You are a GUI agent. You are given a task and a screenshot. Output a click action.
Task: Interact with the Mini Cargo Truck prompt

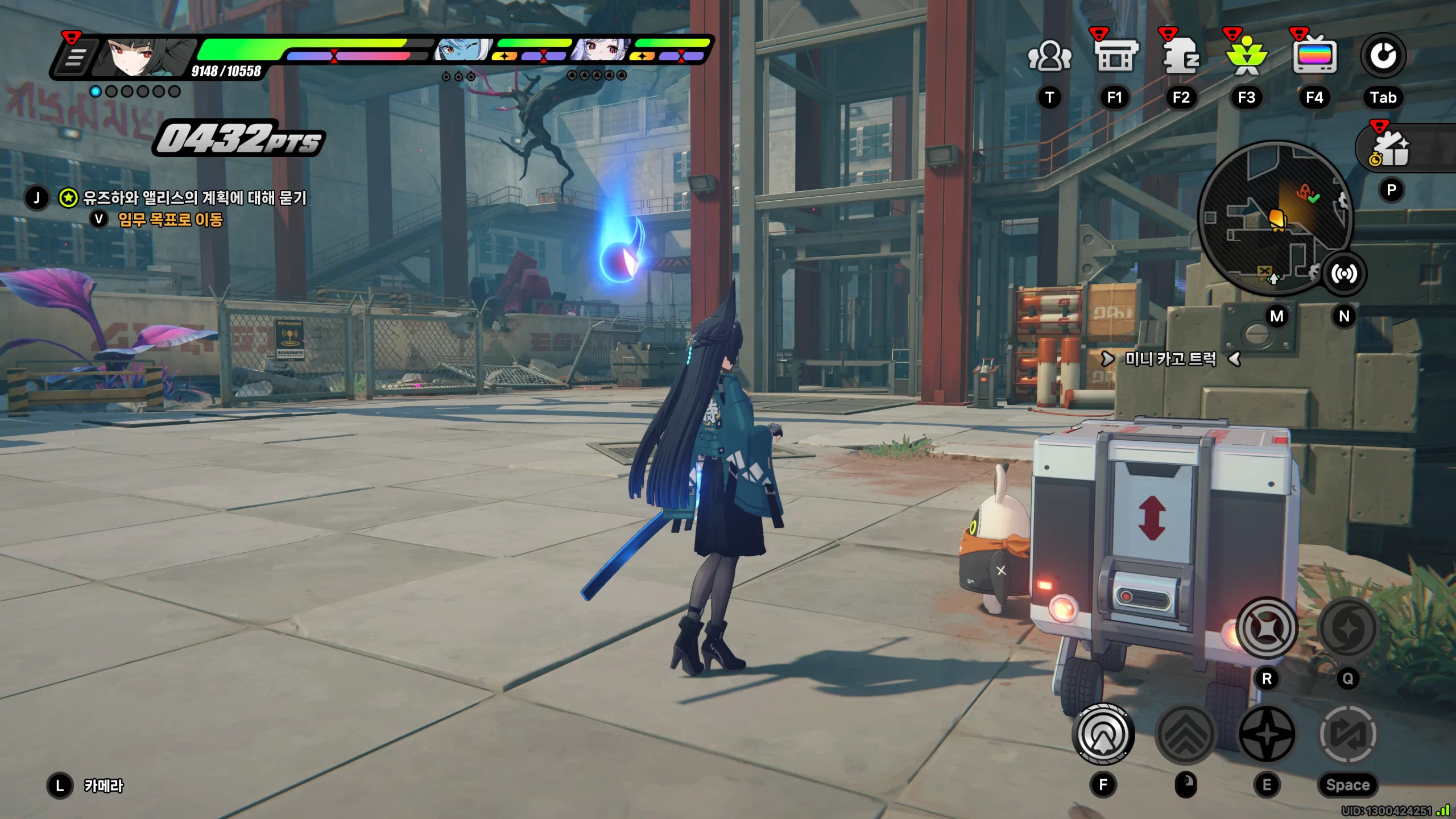pyautogui.click(x=1170, y=359)
